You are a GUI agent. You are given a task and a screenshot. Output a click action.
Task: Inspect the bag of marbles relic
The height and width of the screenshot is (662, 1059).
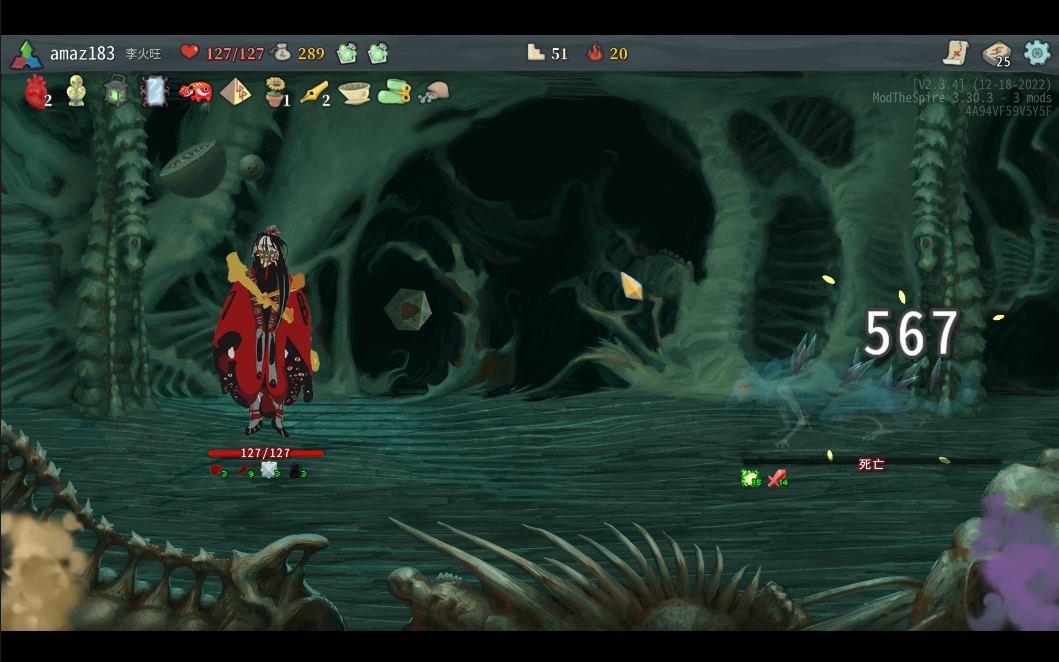point(433,93)
